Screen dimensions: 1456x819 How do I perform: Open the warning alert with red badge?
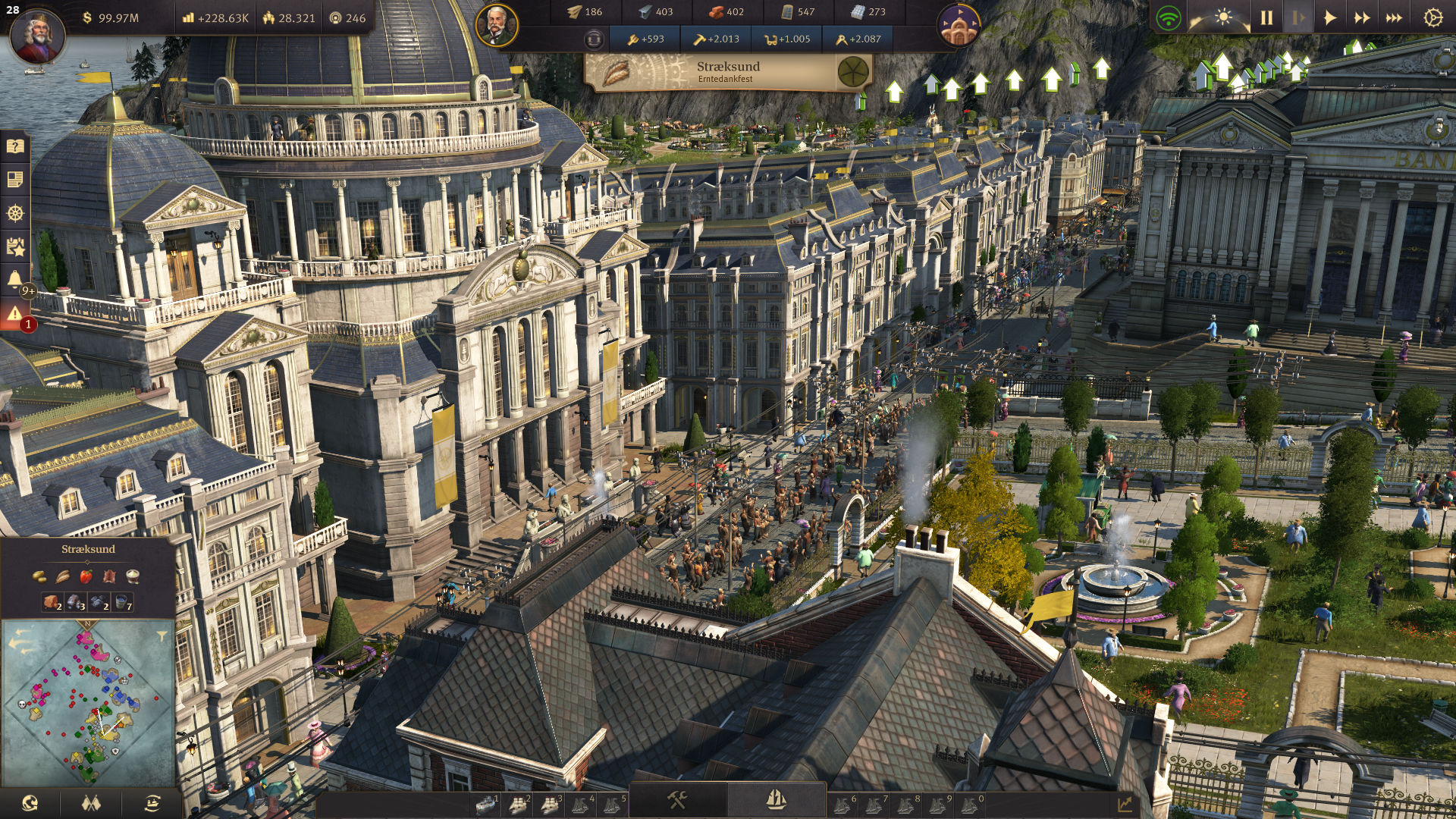tap(15, 314)
